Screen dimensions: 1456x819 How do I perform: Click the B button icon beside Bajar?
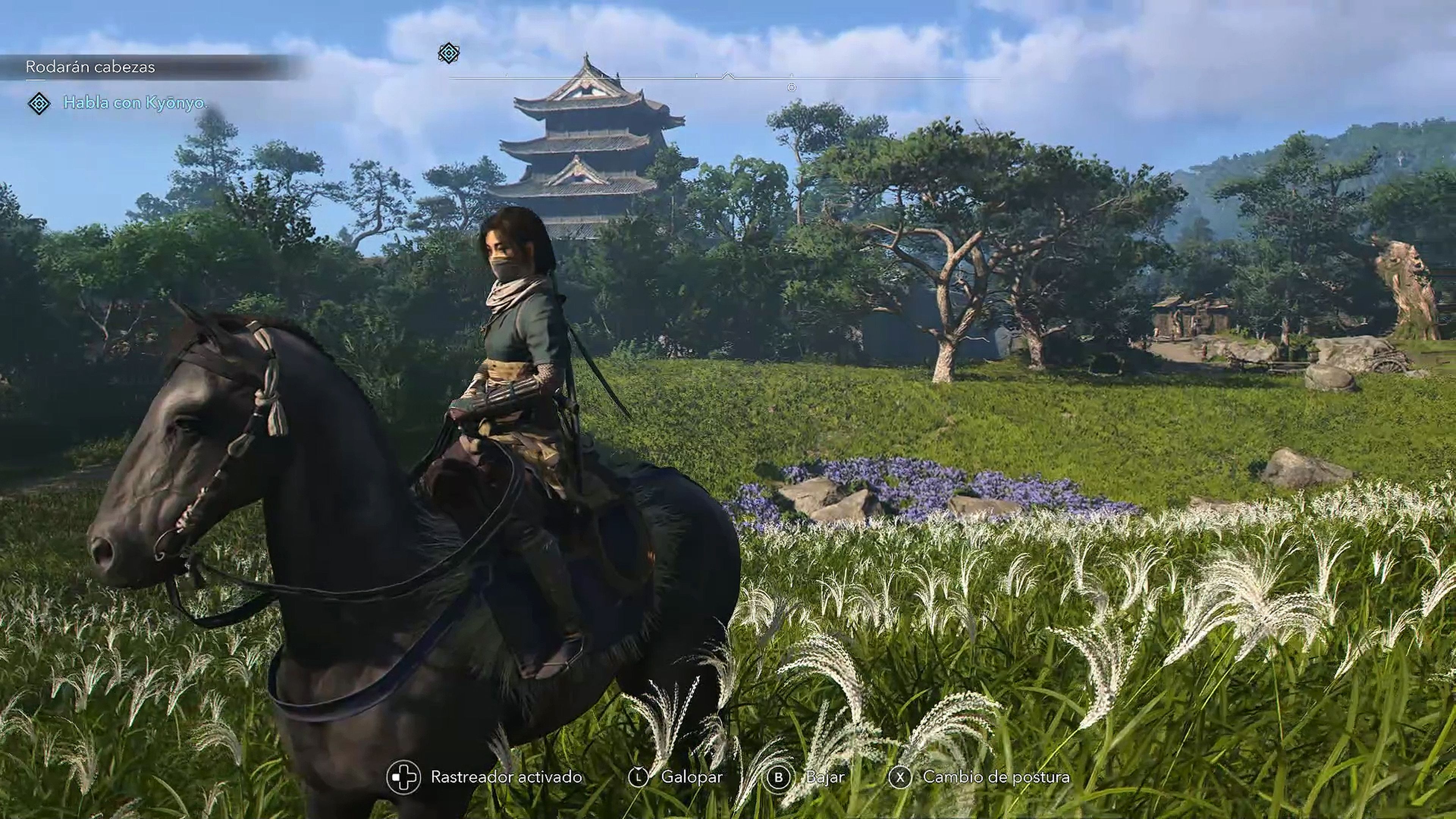pos(778,777)
